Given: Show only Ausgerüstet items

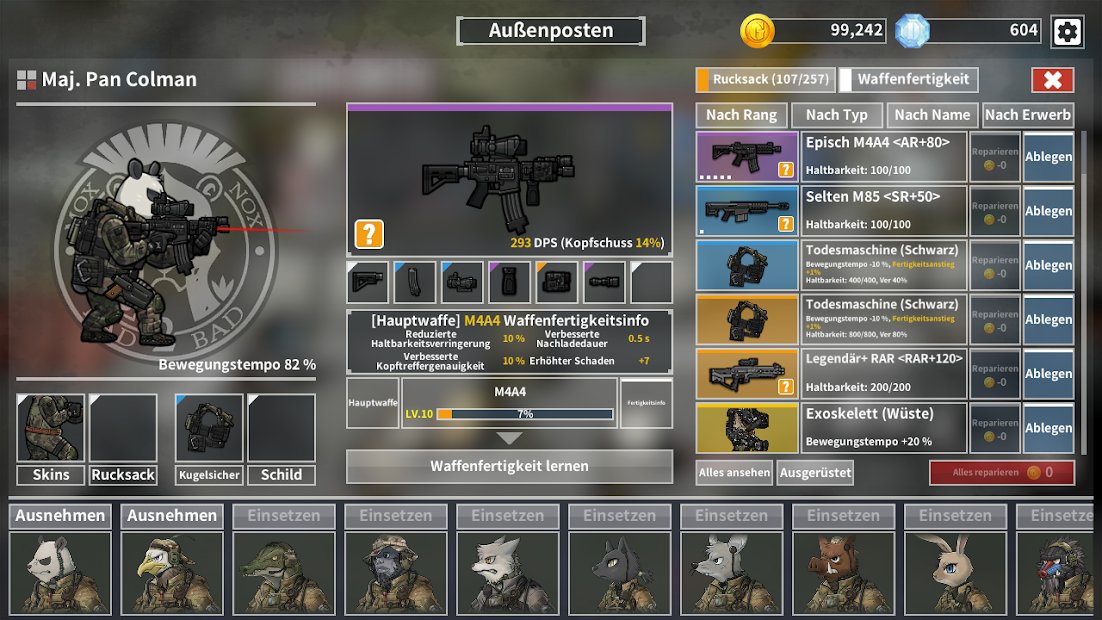Looking at the screenshot, I should click(815, 473).
